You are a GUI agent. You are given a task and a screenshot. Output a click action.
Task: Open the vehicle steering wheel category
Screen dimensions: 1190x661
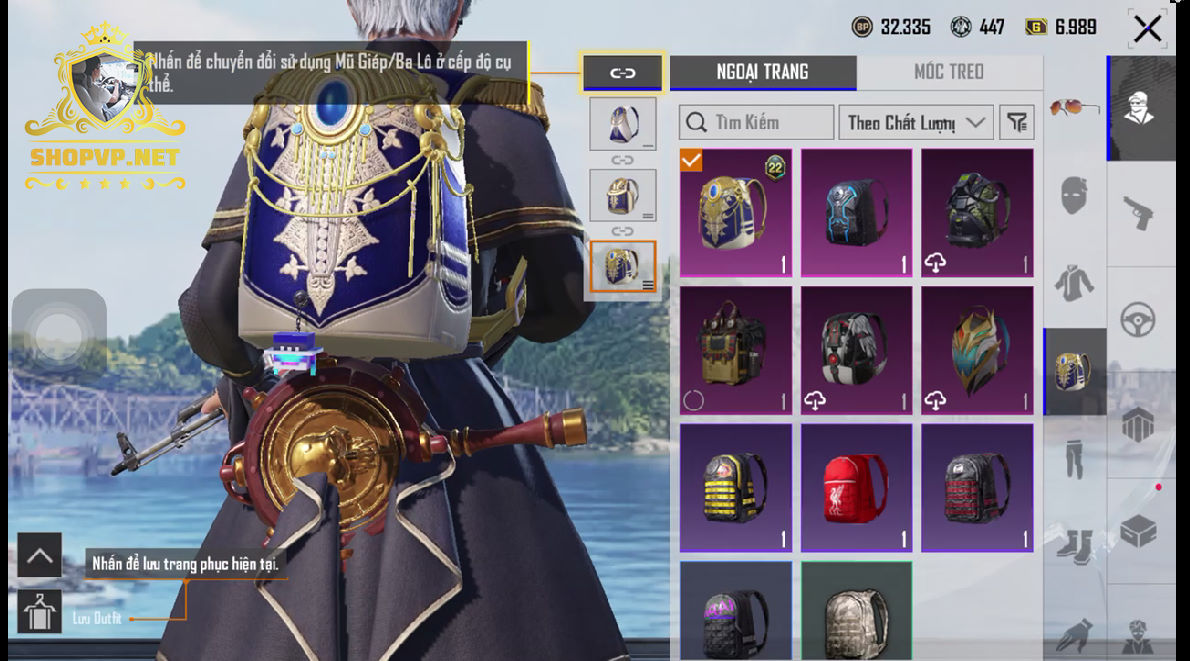[1141, 321]
